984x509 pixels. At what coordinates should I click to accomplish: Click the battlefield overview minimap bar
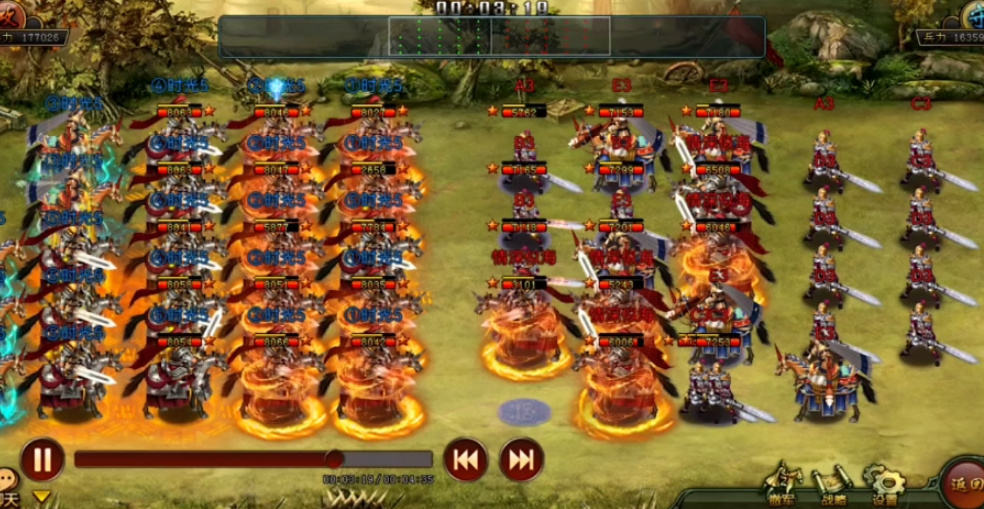click(x=491, y=36)
